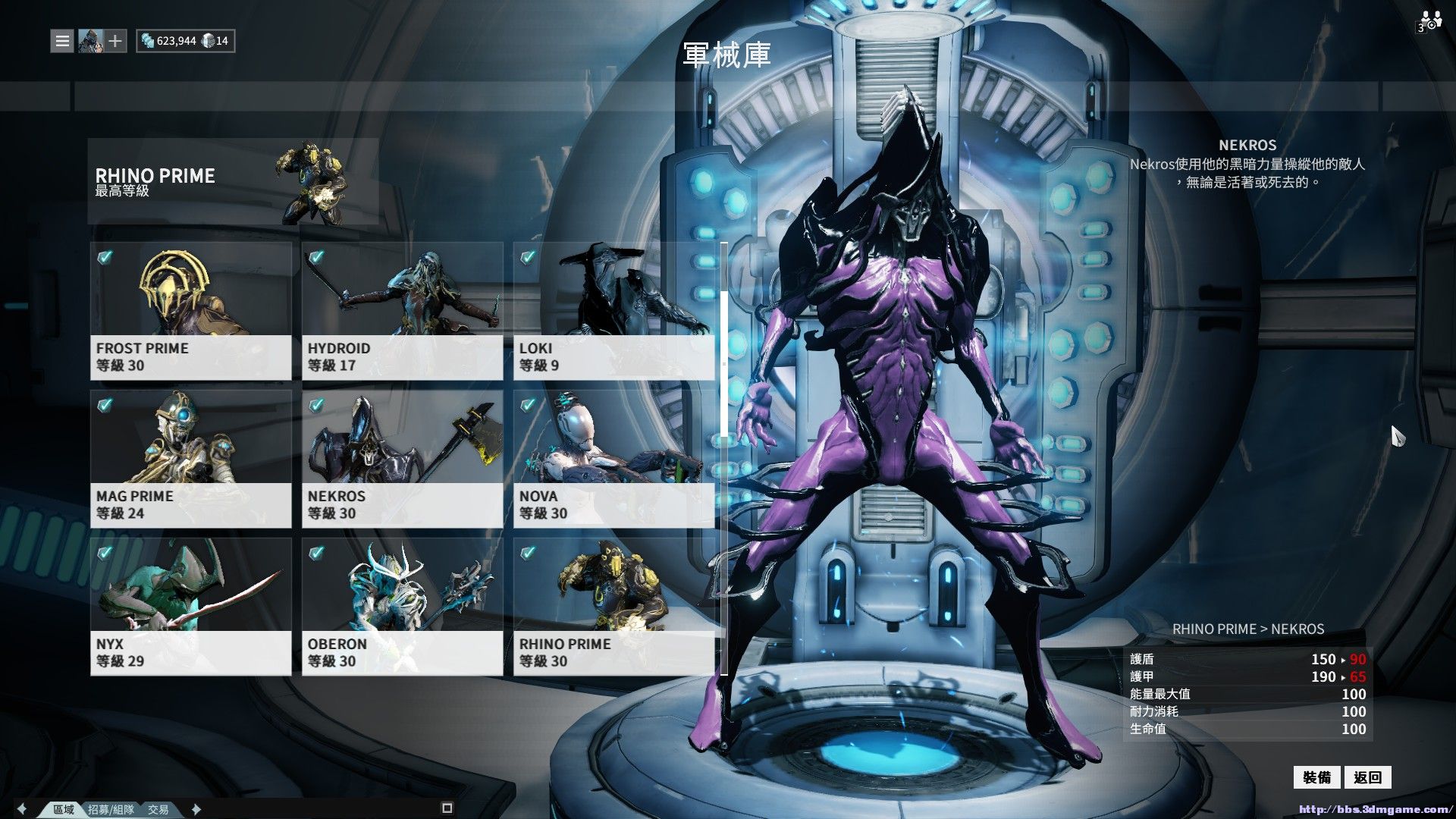The height and width of the screenshot is (819, 1456).
Task: Open the hamburger main menu
Action: [62, 41]
